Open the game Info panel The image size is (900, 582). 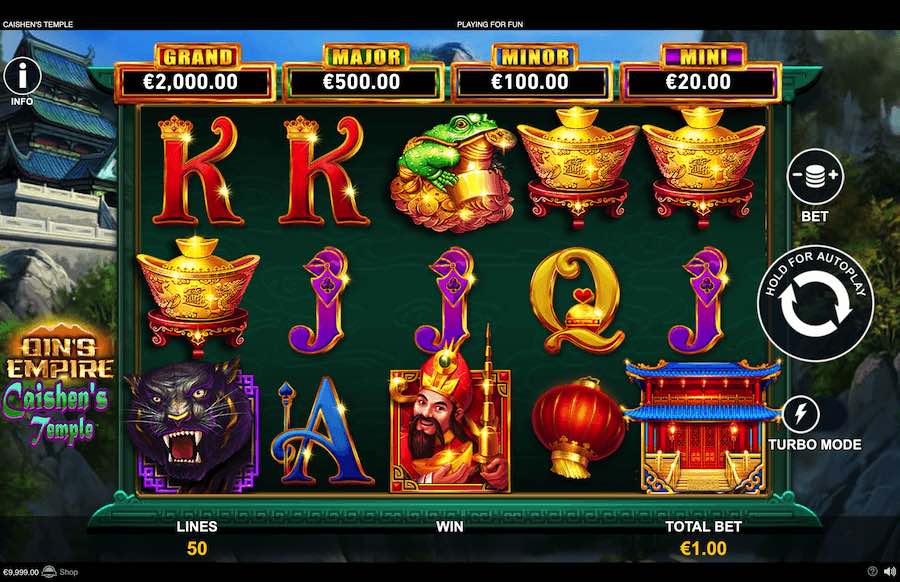[22, 74]
